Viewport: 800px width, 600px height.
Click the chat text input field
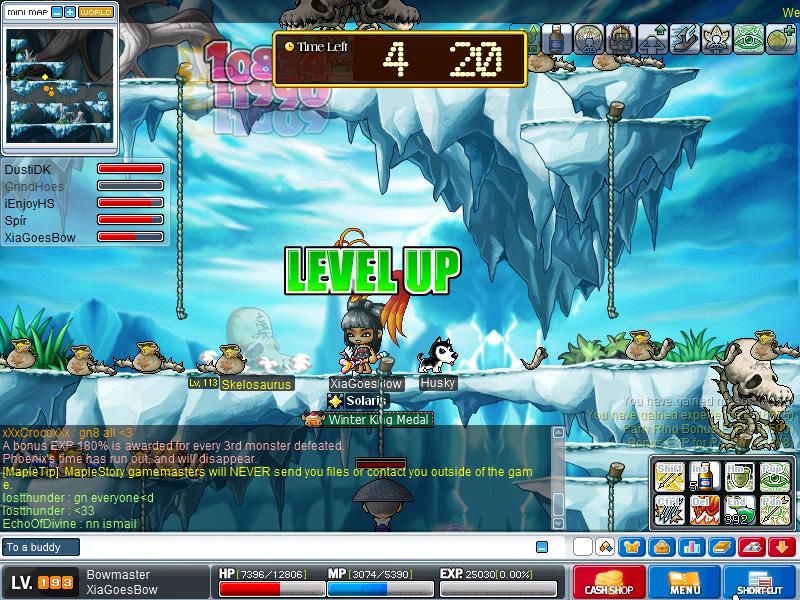tap(300, 547)
